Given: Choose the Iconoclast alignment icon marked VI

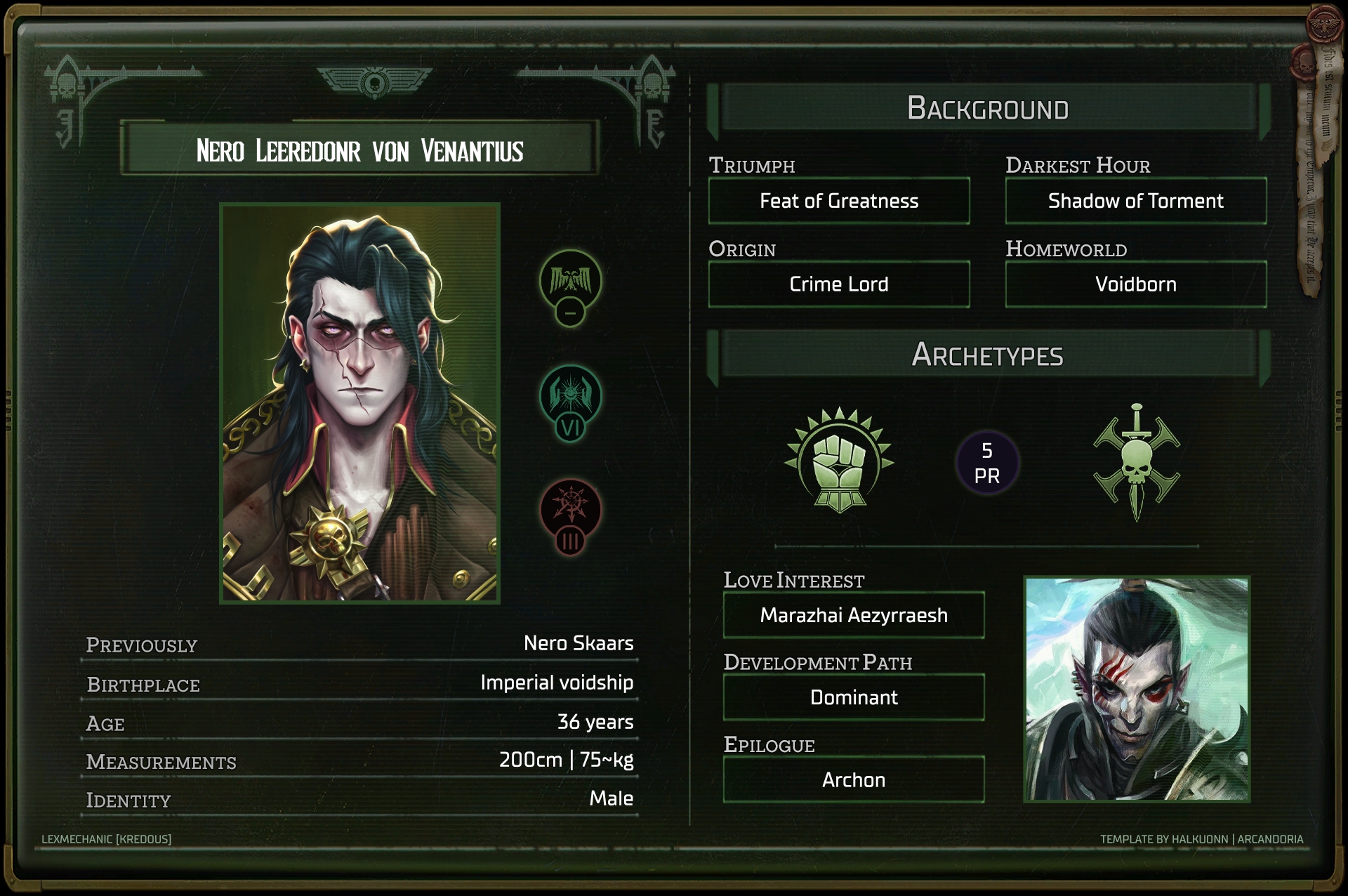Looking at the screenshot, I should 571,396.
